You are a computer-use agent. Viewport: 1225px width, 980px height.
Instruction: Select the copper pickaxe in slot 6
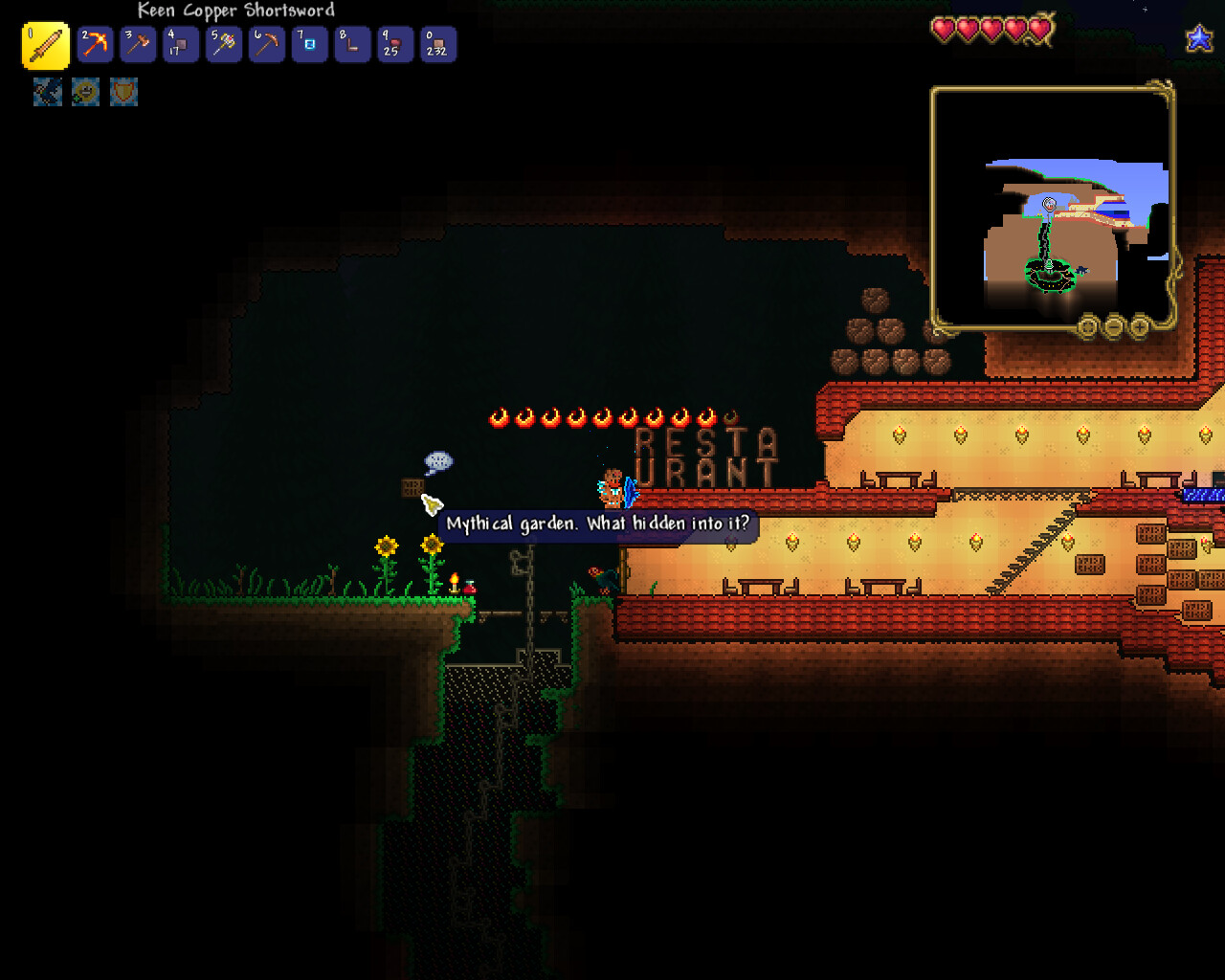(267, 45)
